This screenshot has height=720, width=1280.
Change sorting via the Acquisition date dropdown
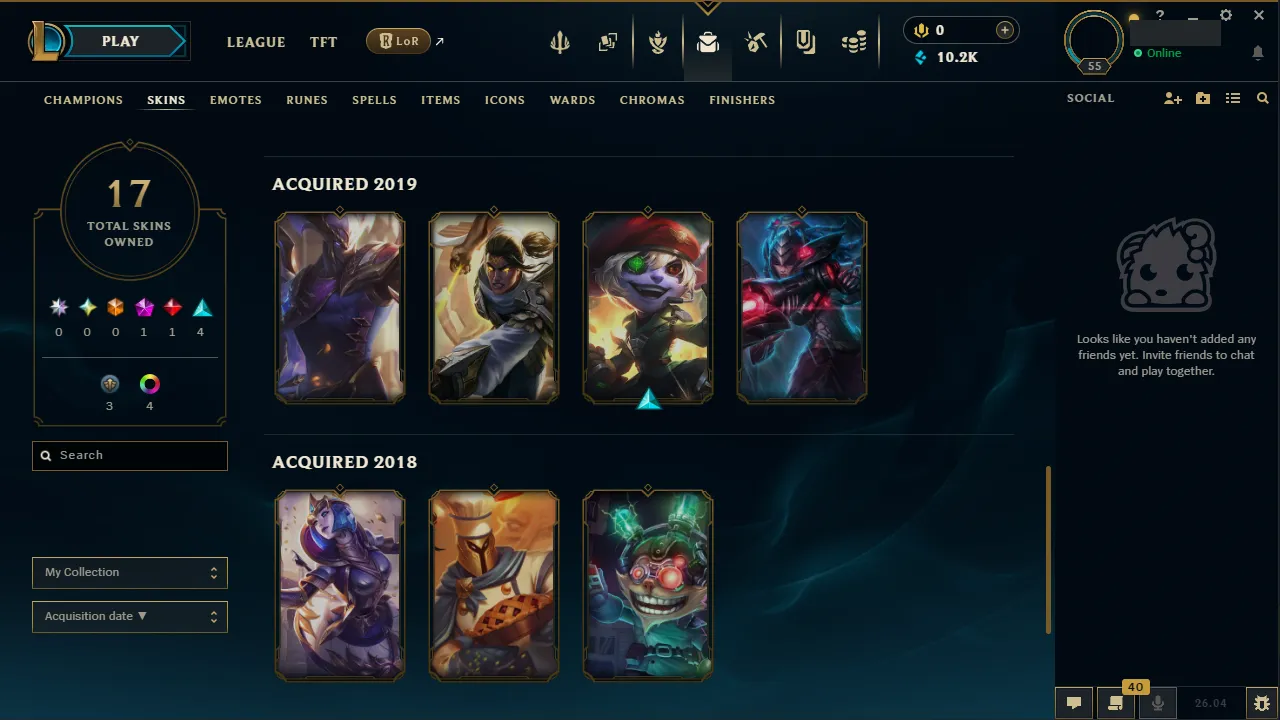point(129,616)
